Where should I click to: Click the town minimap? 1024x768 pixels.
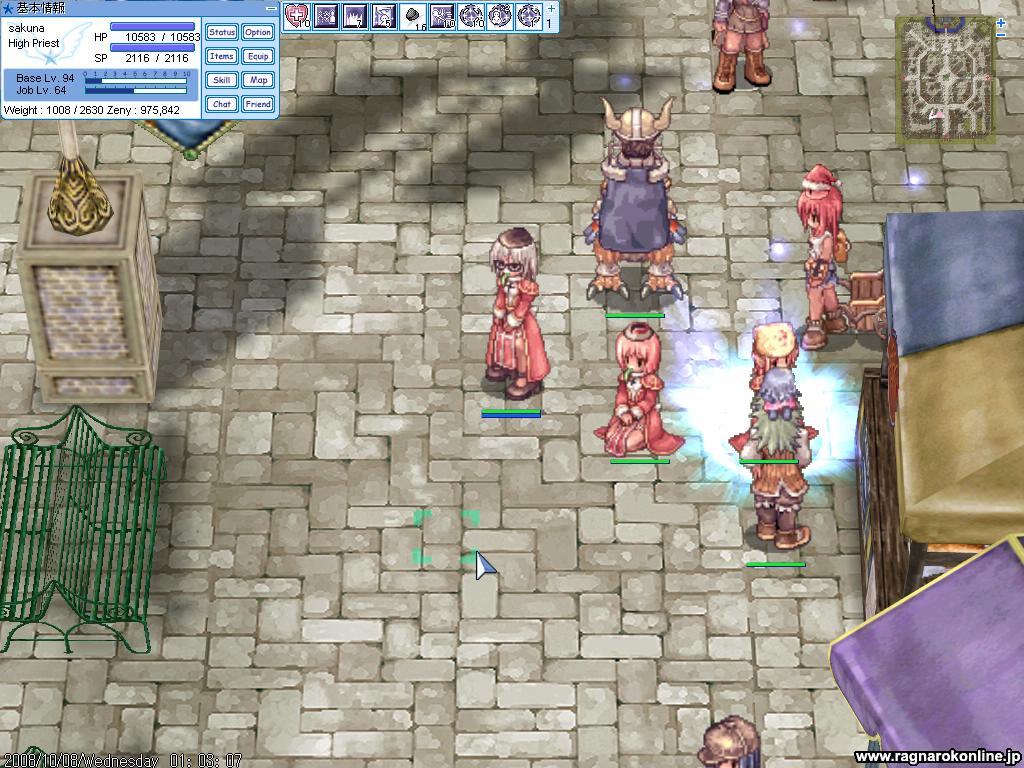(x=944, y=78)
